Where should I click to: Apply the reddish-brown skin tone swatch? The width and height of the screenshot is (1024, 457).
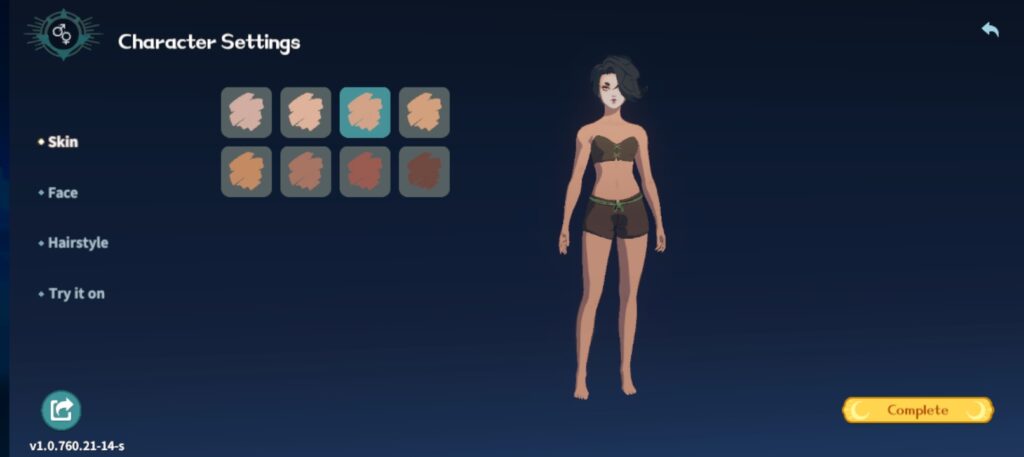(x=365, y=172)
